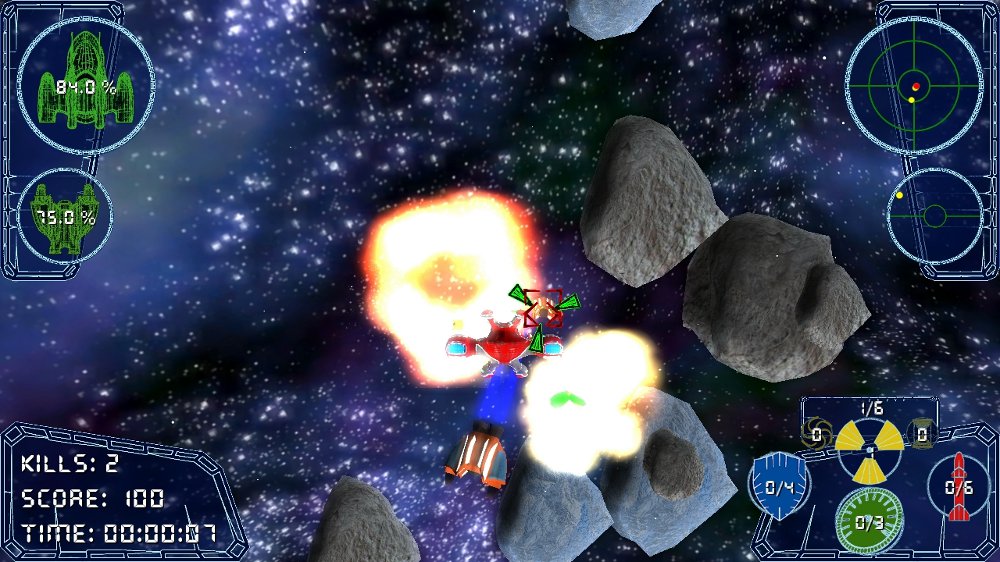The image size is (1000, 562).
Task: Choose the hourglass item icon
Action: 921,434
